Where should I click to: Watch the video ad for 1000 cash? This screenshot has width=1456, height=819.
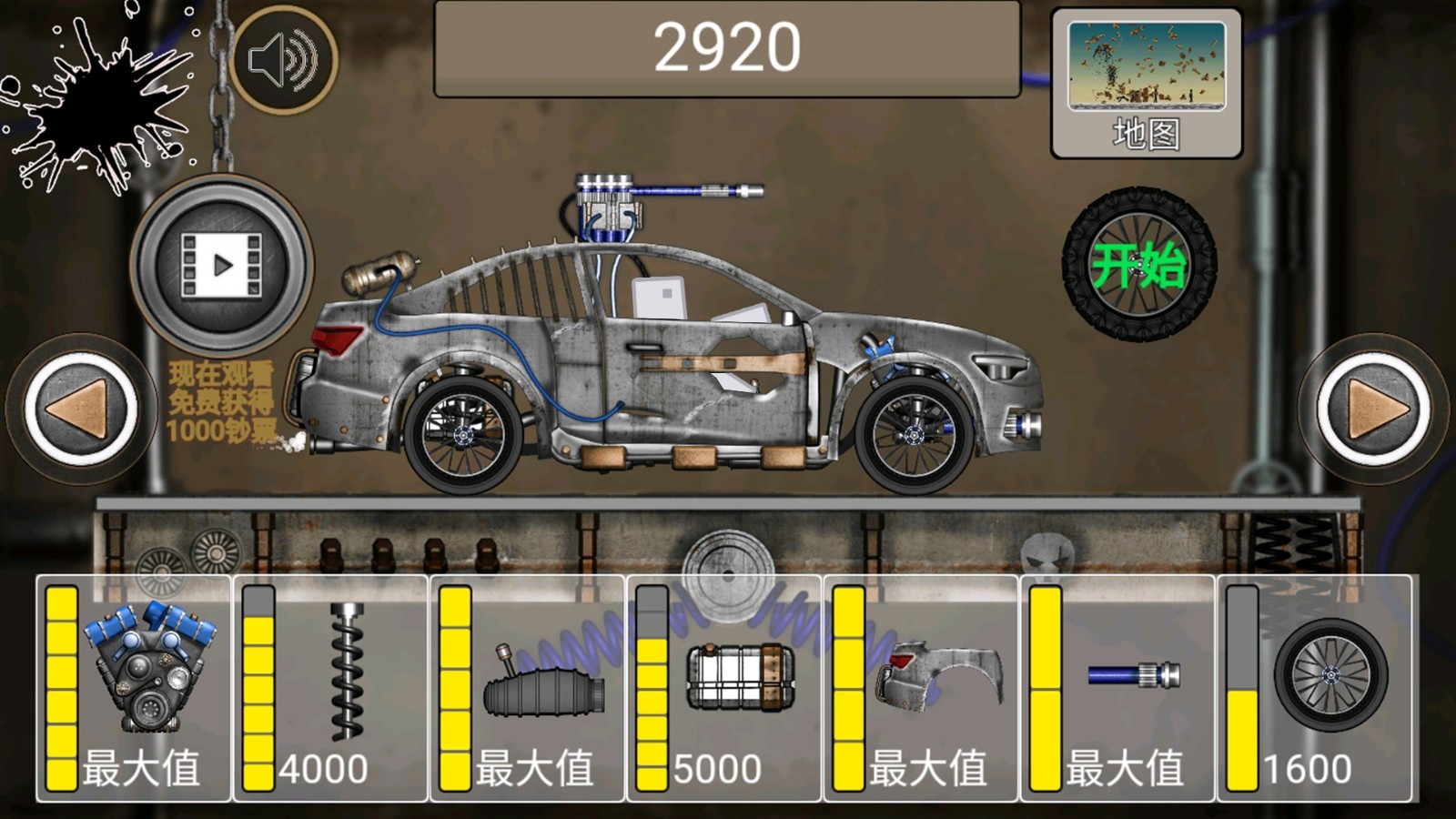coord(221,266)
